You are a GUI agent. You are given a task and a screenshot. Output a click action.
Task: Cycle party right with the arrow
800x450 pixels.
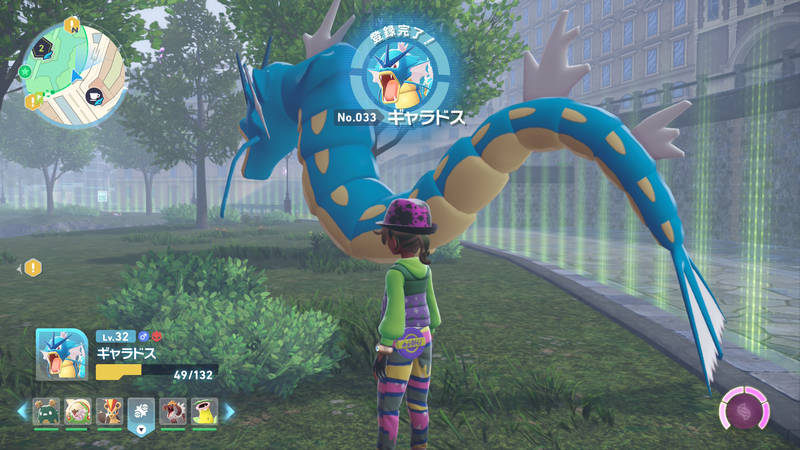(x=229, y=411)
